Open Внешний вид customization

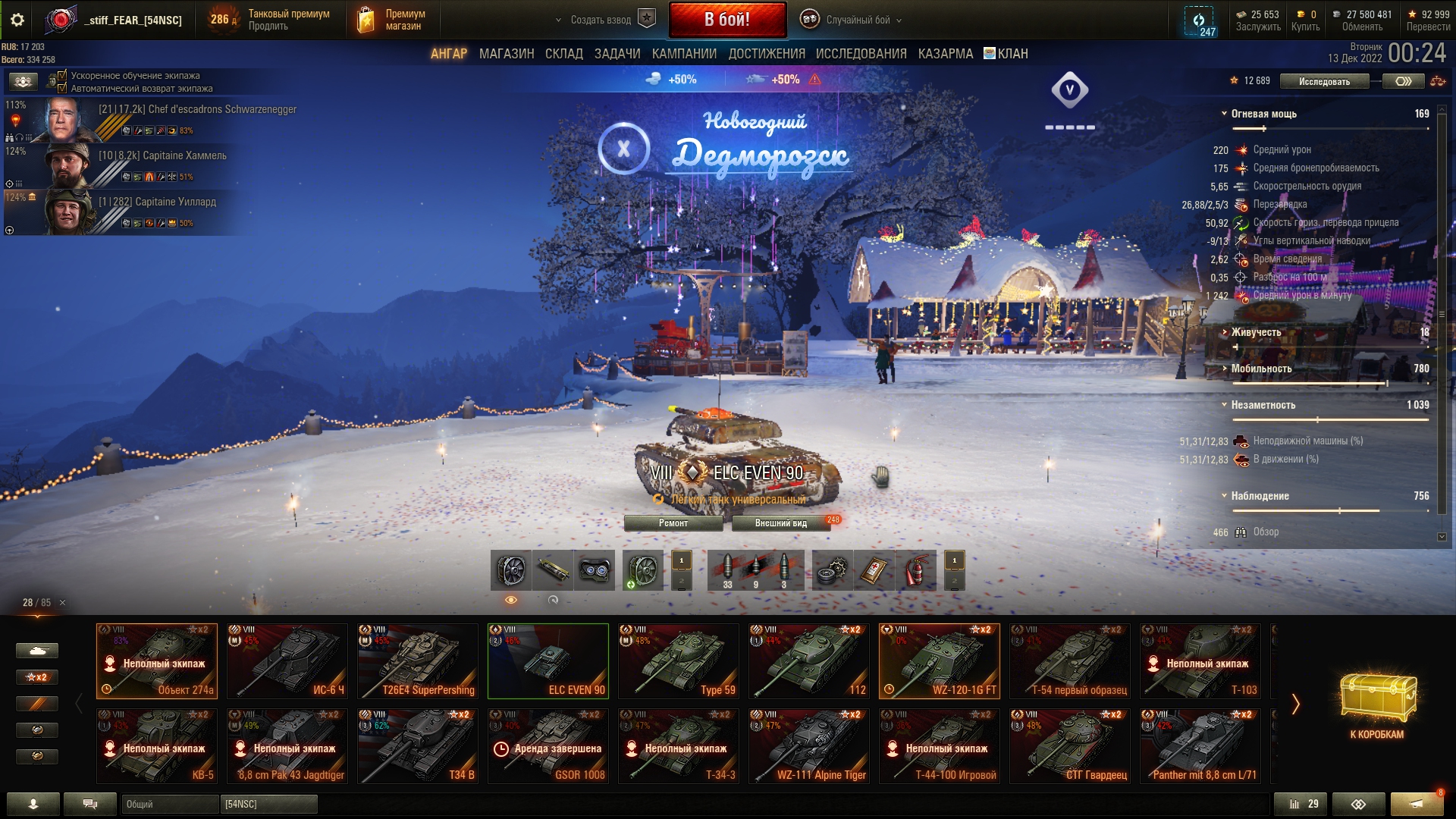(x=780, y=523)
